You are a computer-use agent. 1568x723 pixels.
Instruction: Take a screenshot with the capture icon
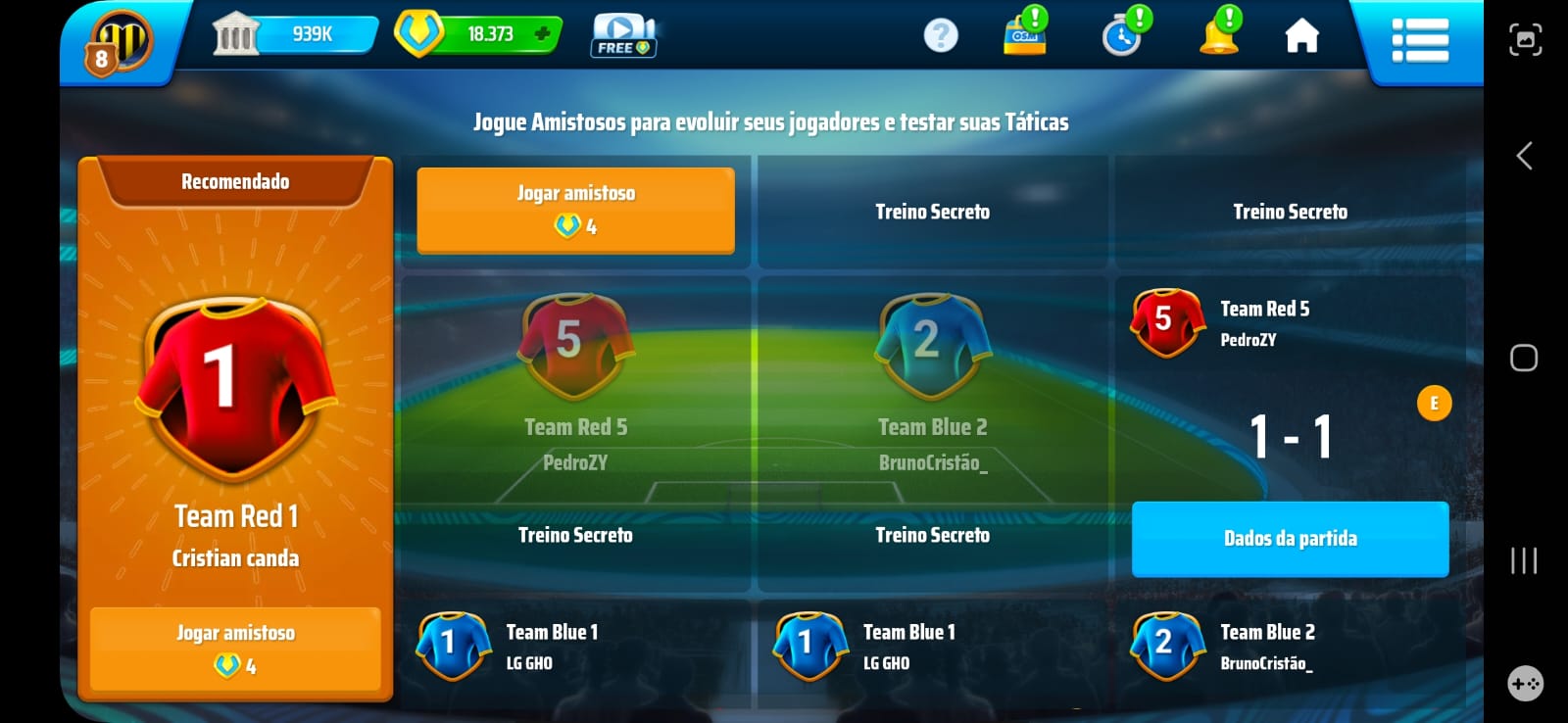(1525, 40)
